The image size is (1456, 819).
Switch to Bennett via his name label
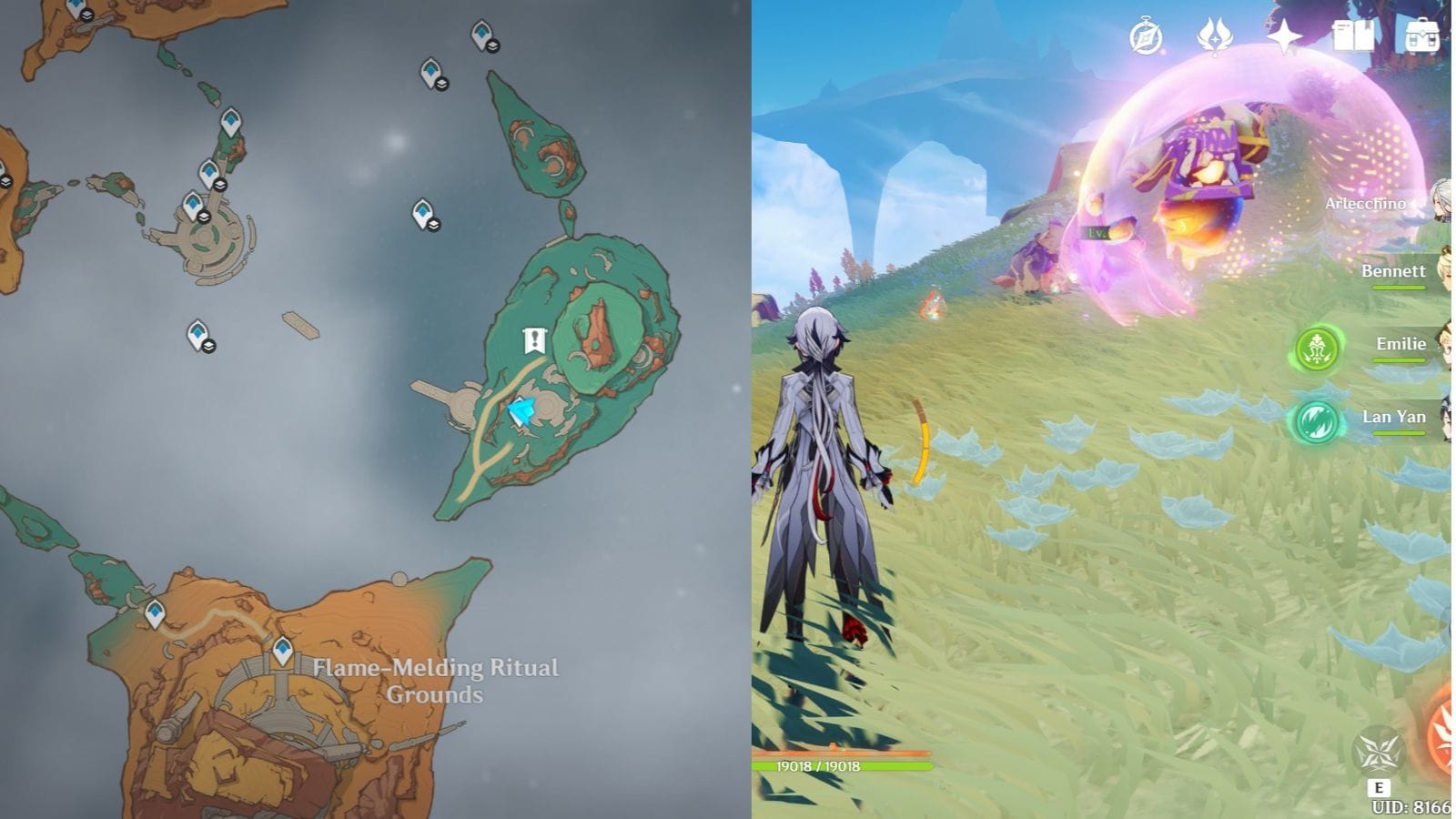(x=1393, y=271)
